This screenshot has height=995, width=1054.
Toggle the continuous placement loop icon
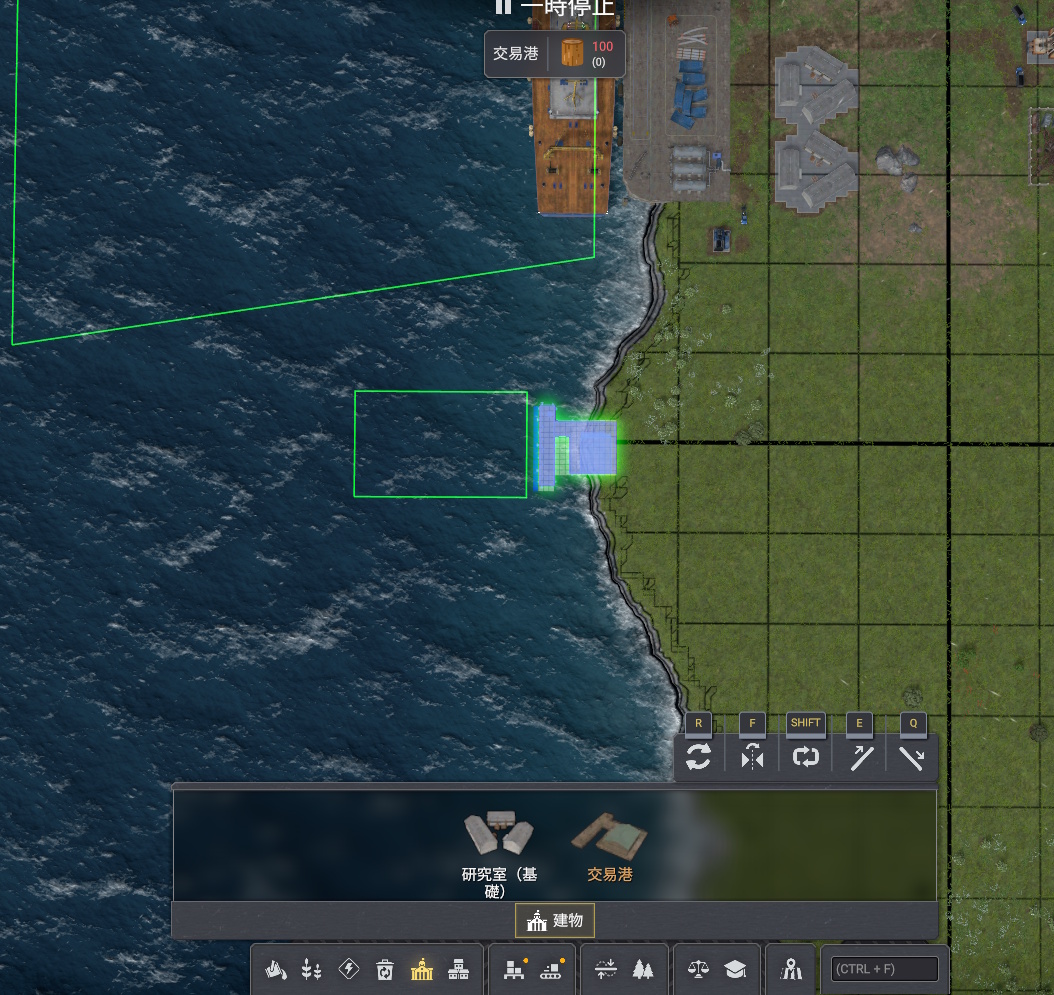806,758
